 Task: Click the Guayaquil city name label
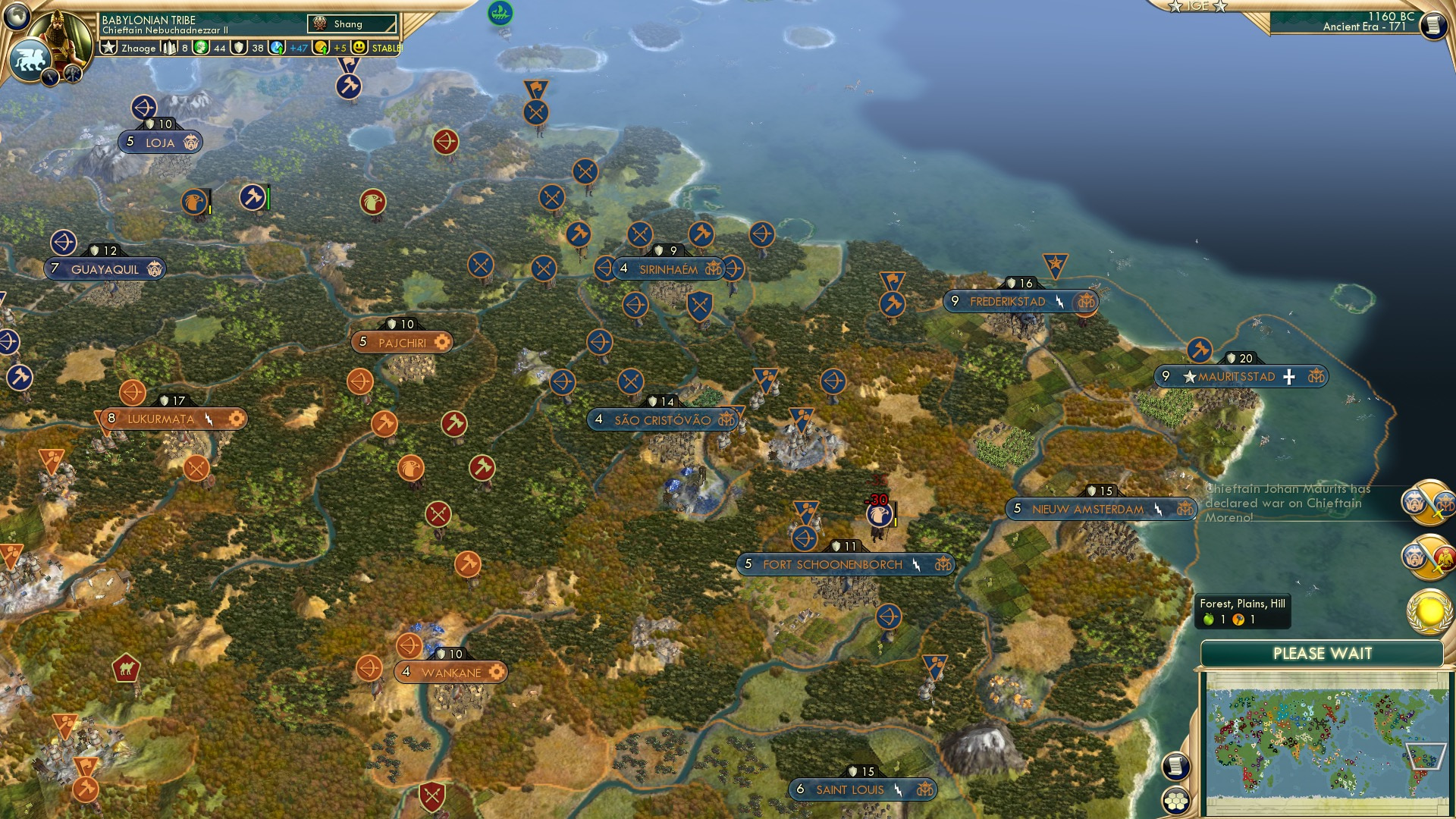[106, 267]
